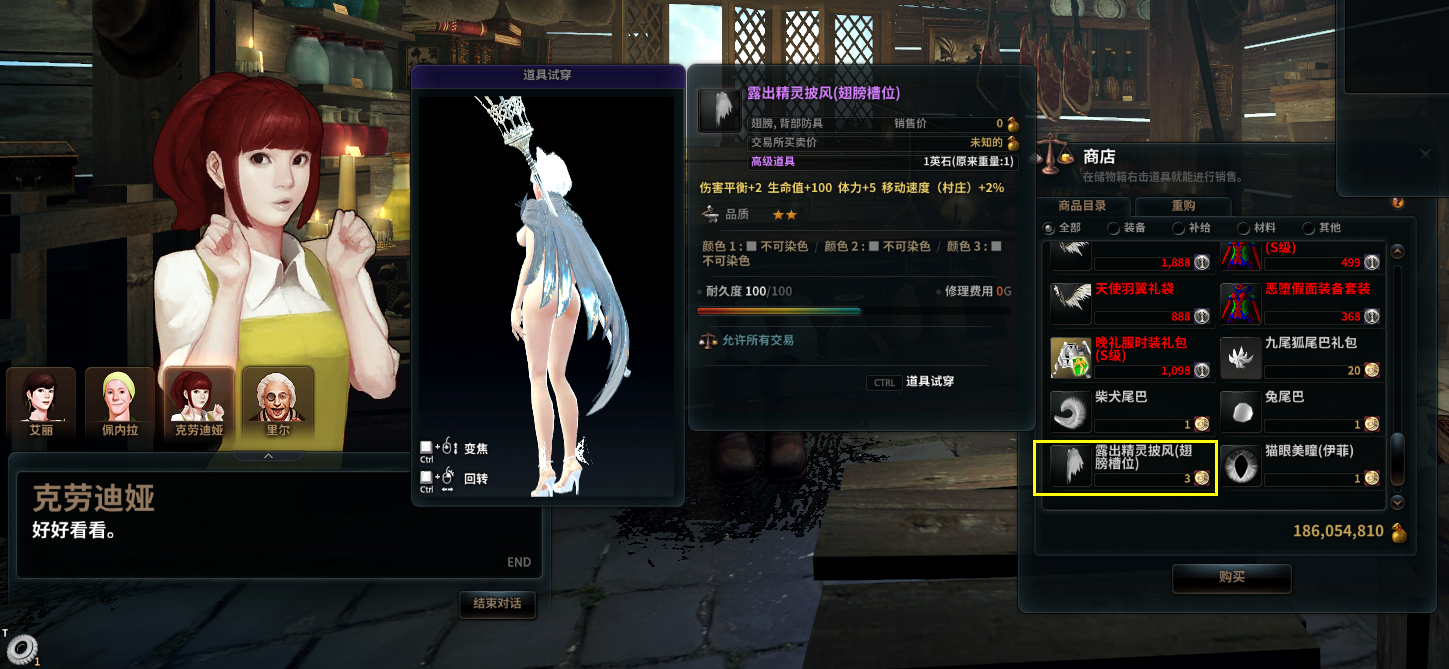Close the shop window
Image resolution: width=1449 pixels, height=669 pixels.
click(x=1426, y=155)
